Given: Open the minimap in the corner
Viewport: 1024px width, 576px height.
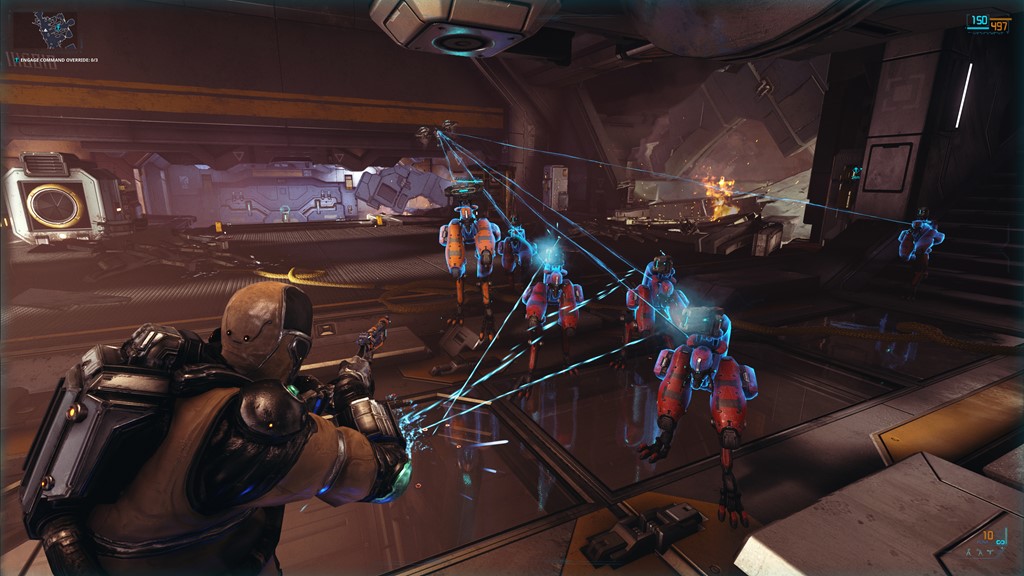Looking at the screenshot, I should pos(54,30).
